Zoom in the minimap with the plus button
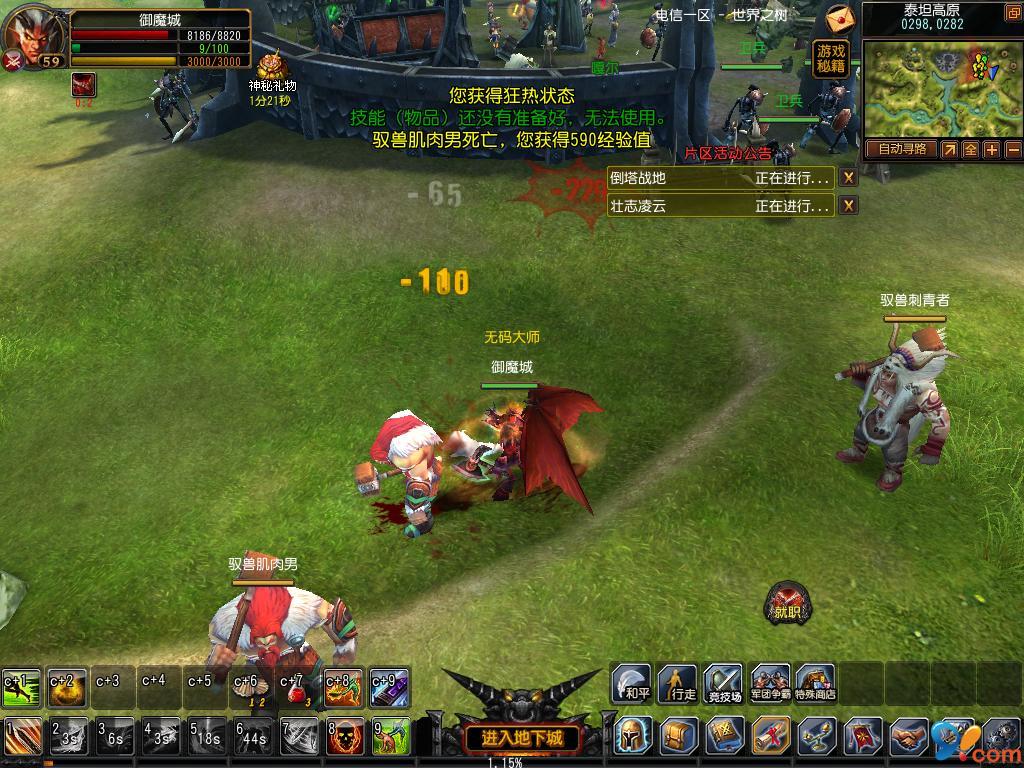1024x768 pixels. pos(991,149)
